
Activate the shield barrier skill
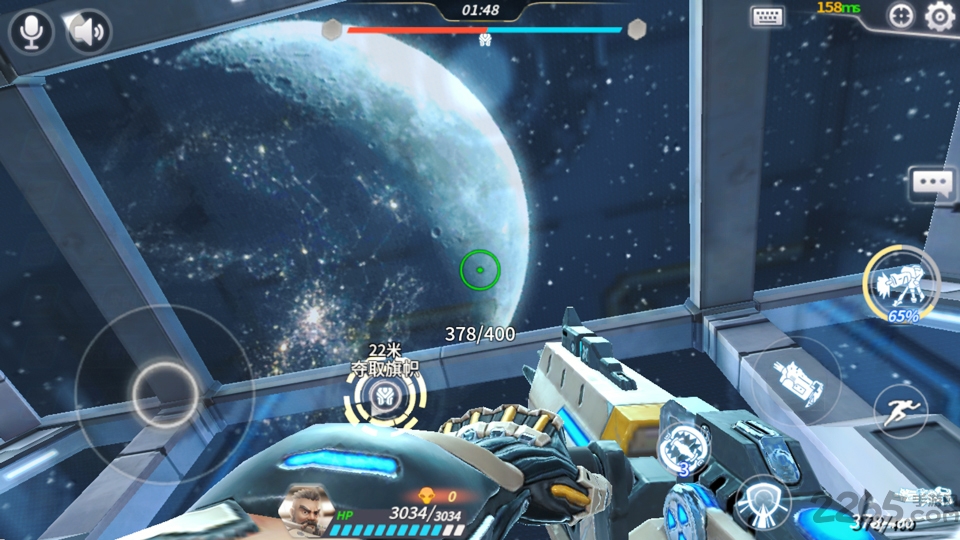[762, 501]
